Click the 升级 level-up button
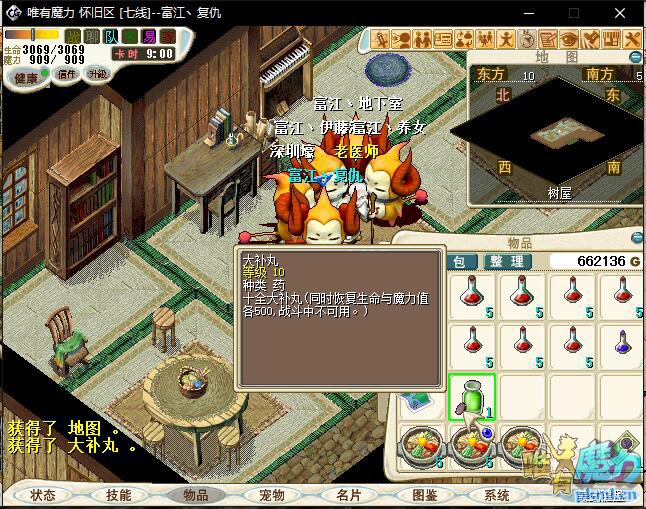Viewport: 646px width, 509px height. click(x=98, y=74)
